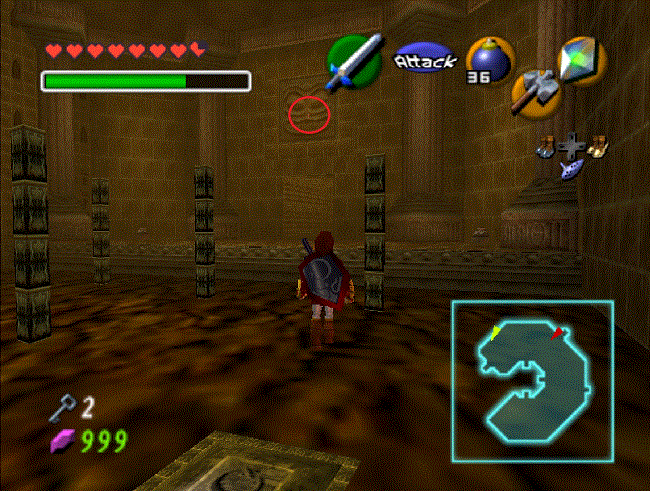Click the yellow arrow on the minimap
The width and height of the screenshot is (650, 491).
tap(495, 332)
